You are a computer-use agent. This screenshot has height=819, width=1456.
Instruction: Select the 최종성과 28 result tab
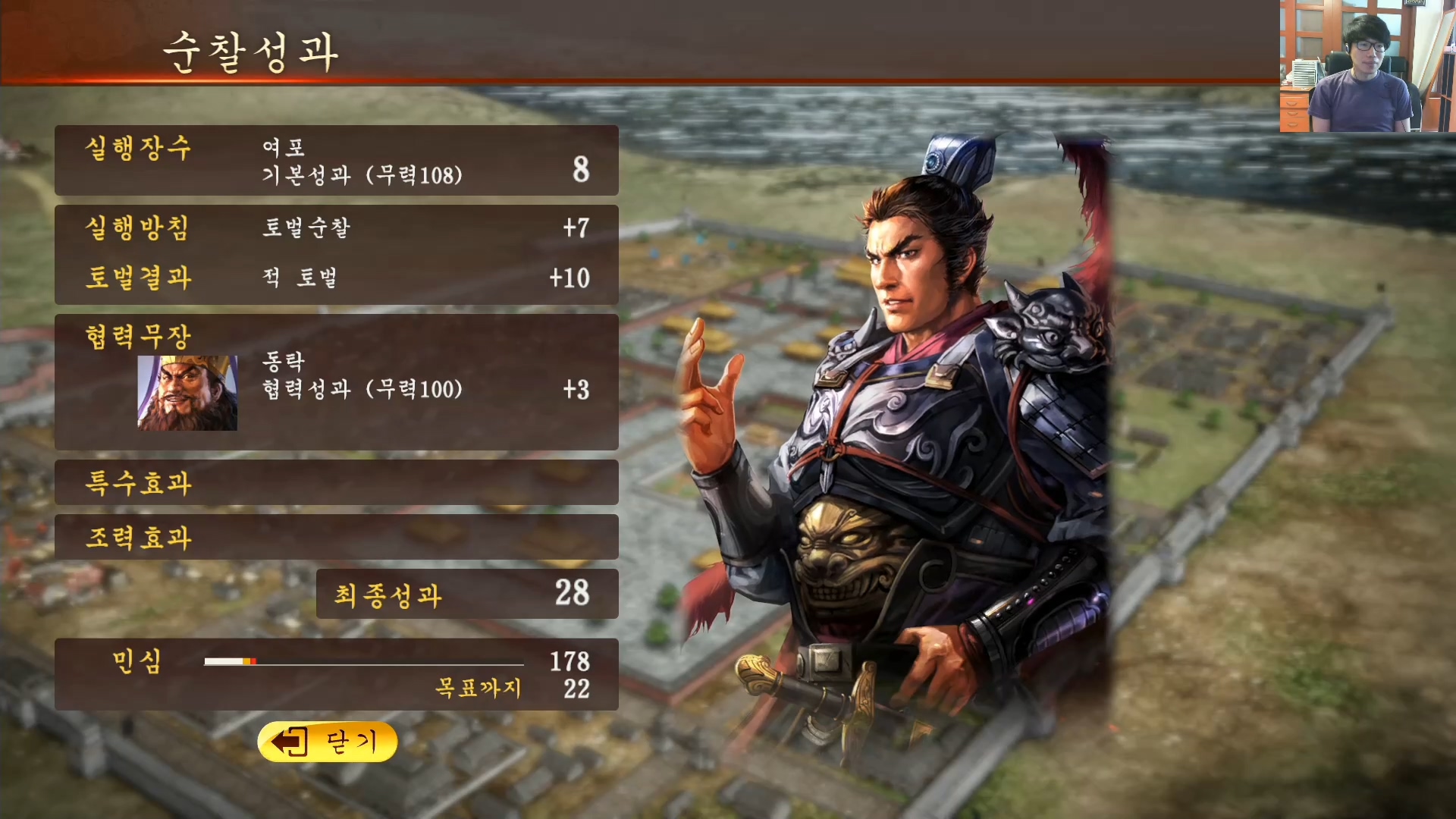(466, 595)
